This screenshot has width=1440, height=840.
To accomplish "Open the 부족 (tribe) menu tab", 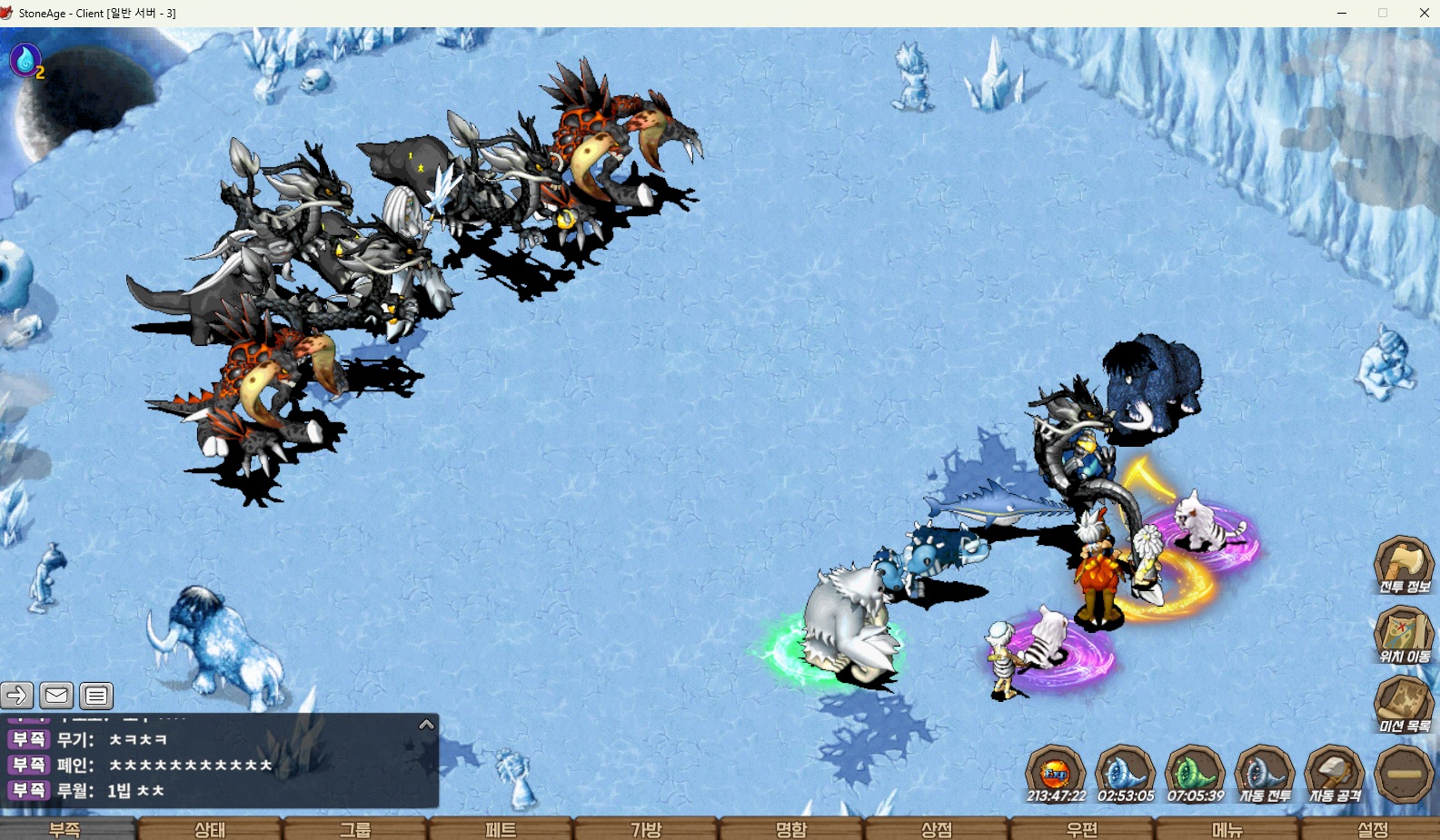I will pos(65,828).
